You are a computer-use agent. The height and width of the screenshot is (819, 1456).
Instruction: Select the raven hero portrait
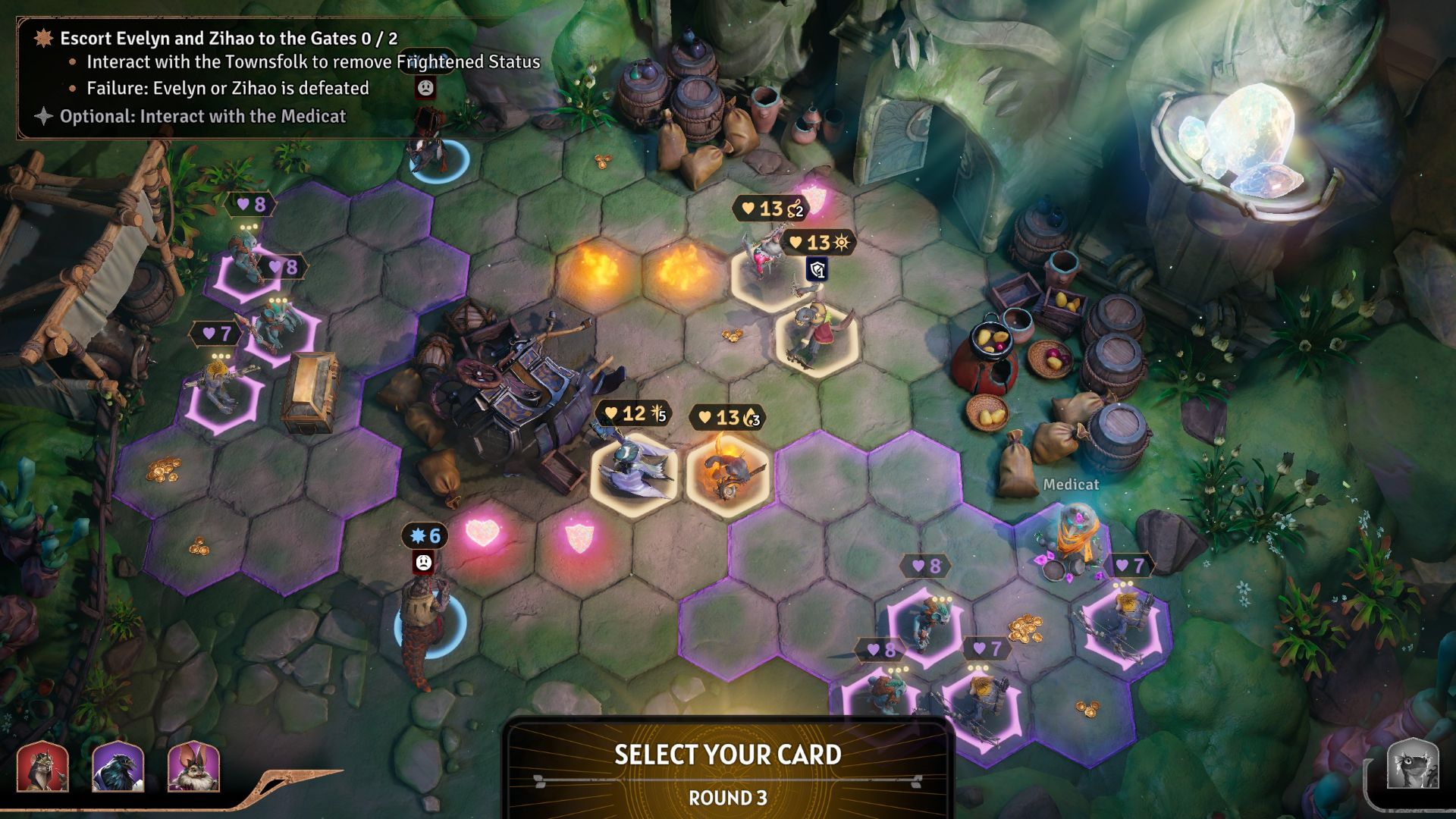(x=118, y=767)
